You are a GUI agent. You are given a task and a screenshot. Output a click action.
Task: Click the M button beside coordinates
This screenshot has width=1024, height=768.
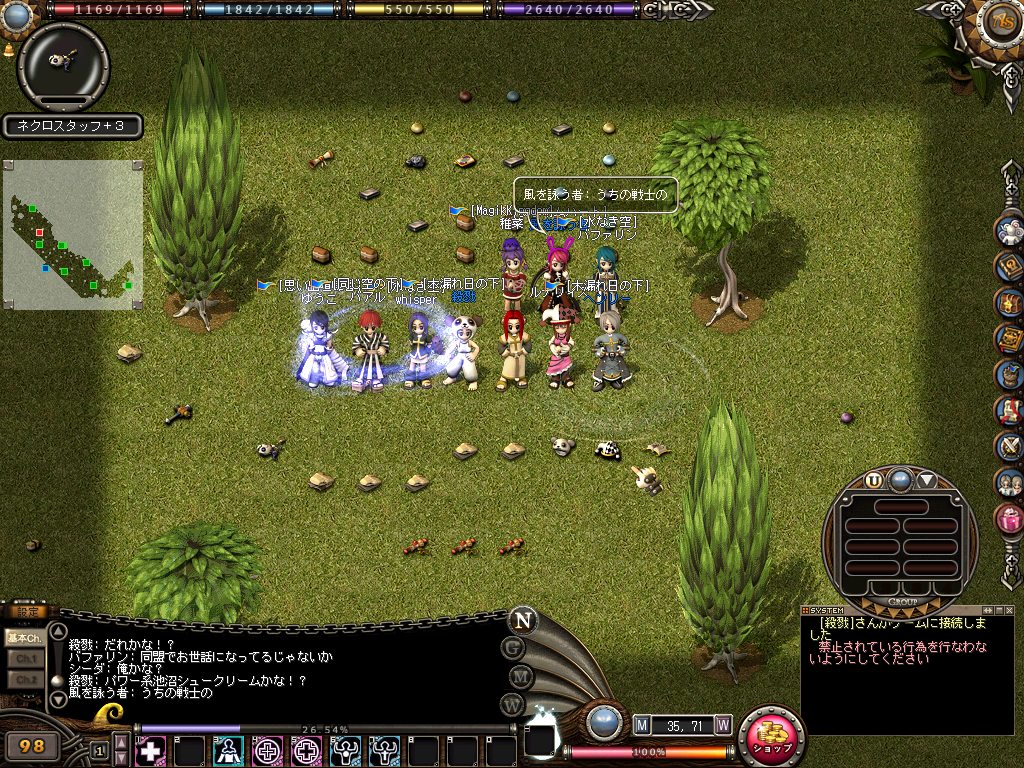tap(642, 724)
